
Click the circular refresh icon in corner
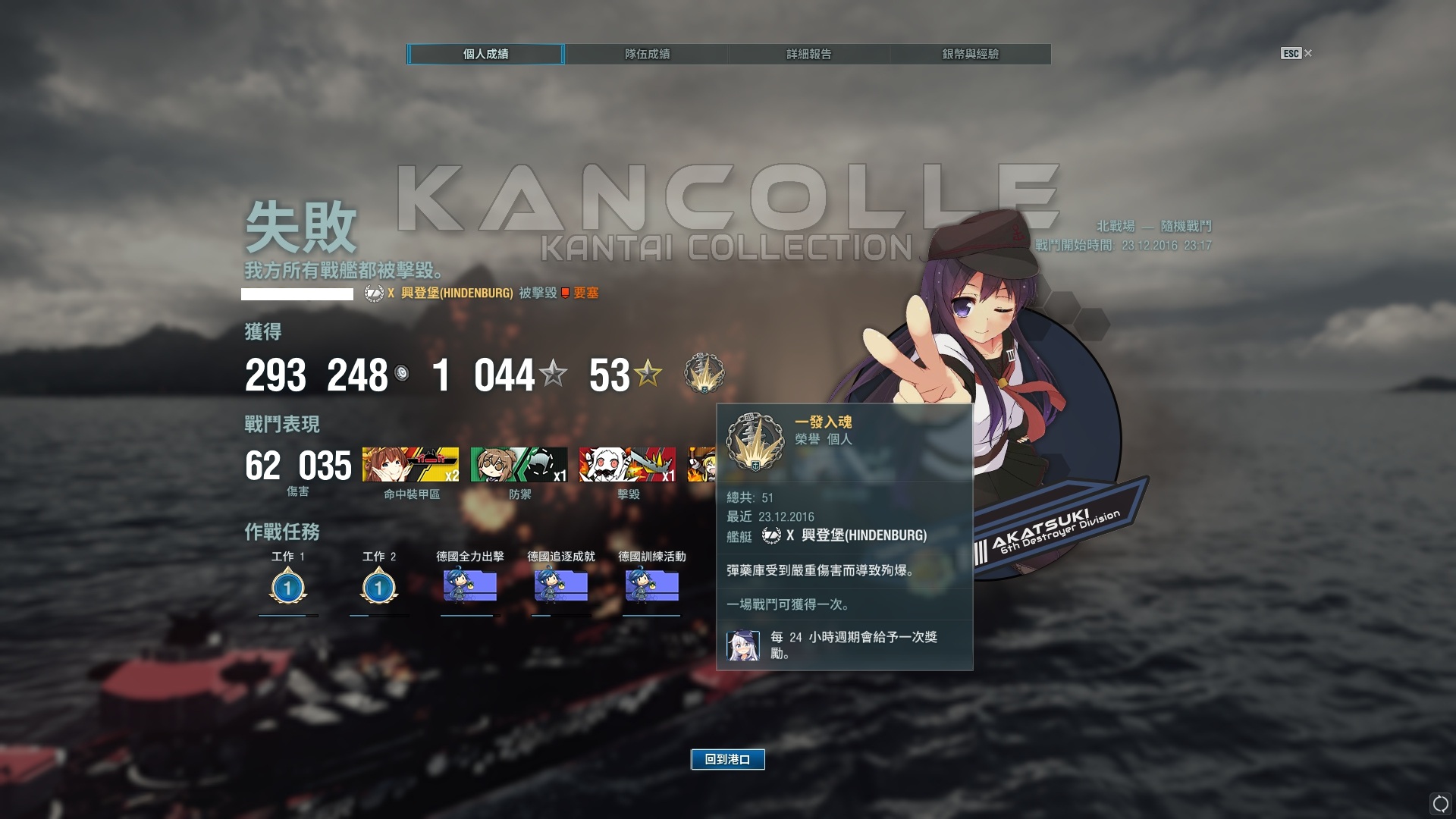point(1440,804)
